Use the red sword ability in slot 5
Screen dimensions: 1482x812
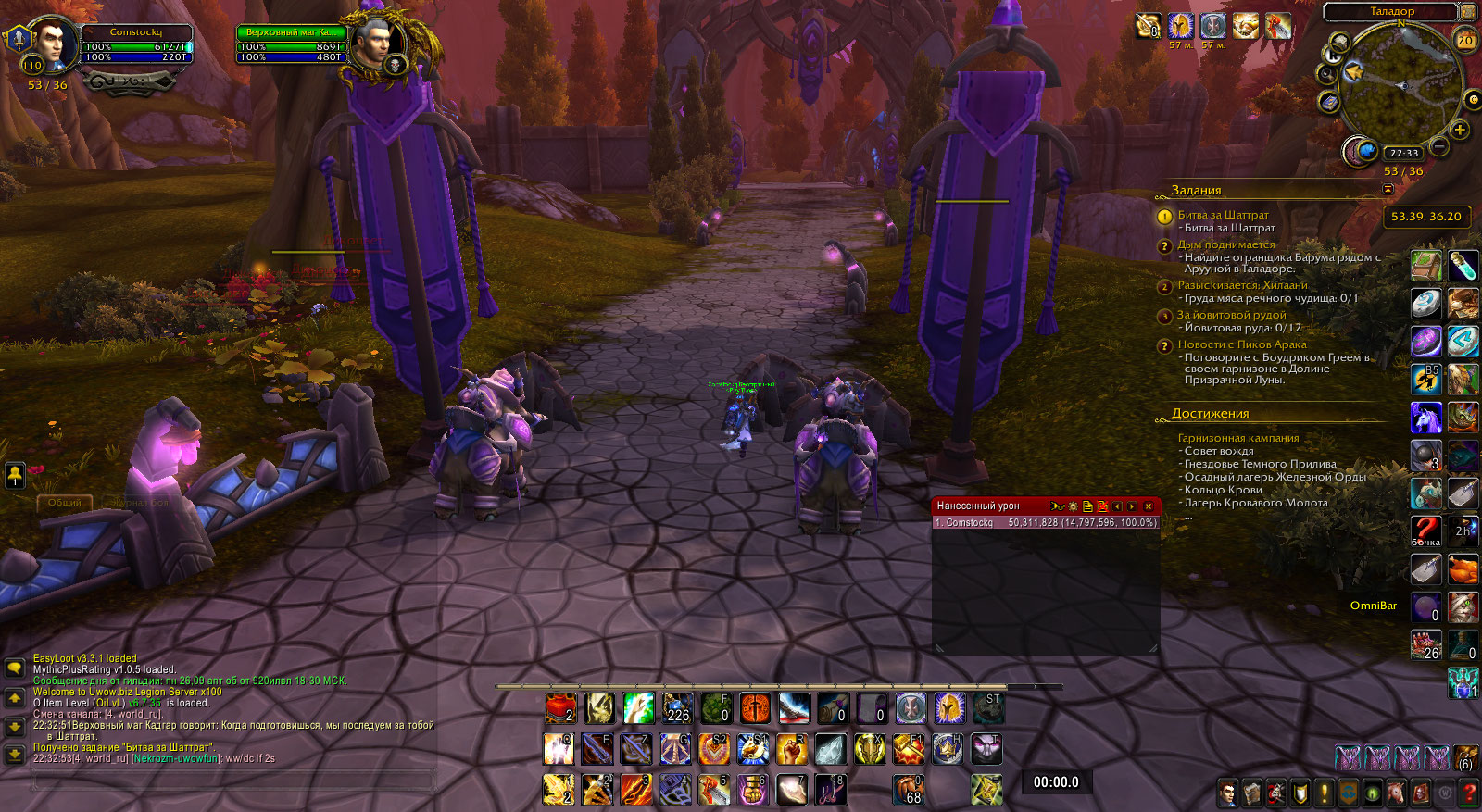(714, 790)
